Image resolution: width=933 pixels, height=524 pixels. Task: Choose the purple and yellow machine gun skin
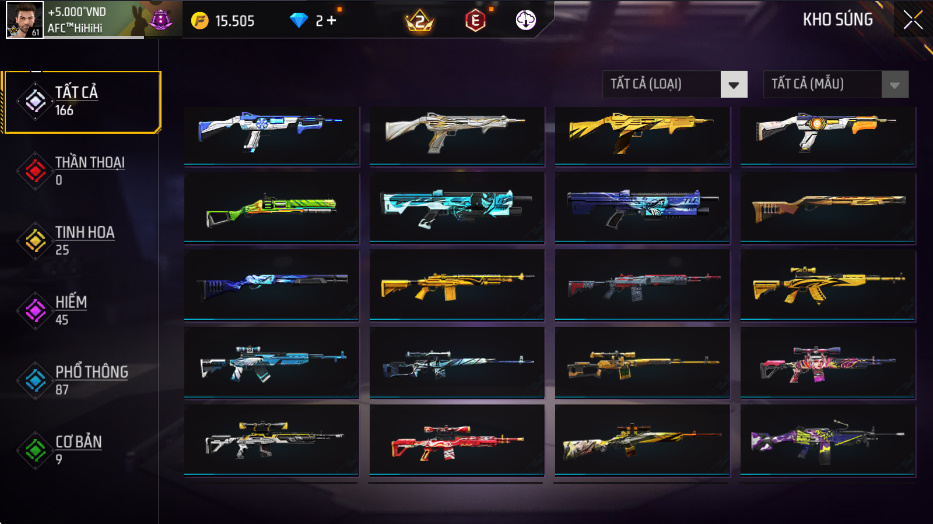tap(829, 439)
